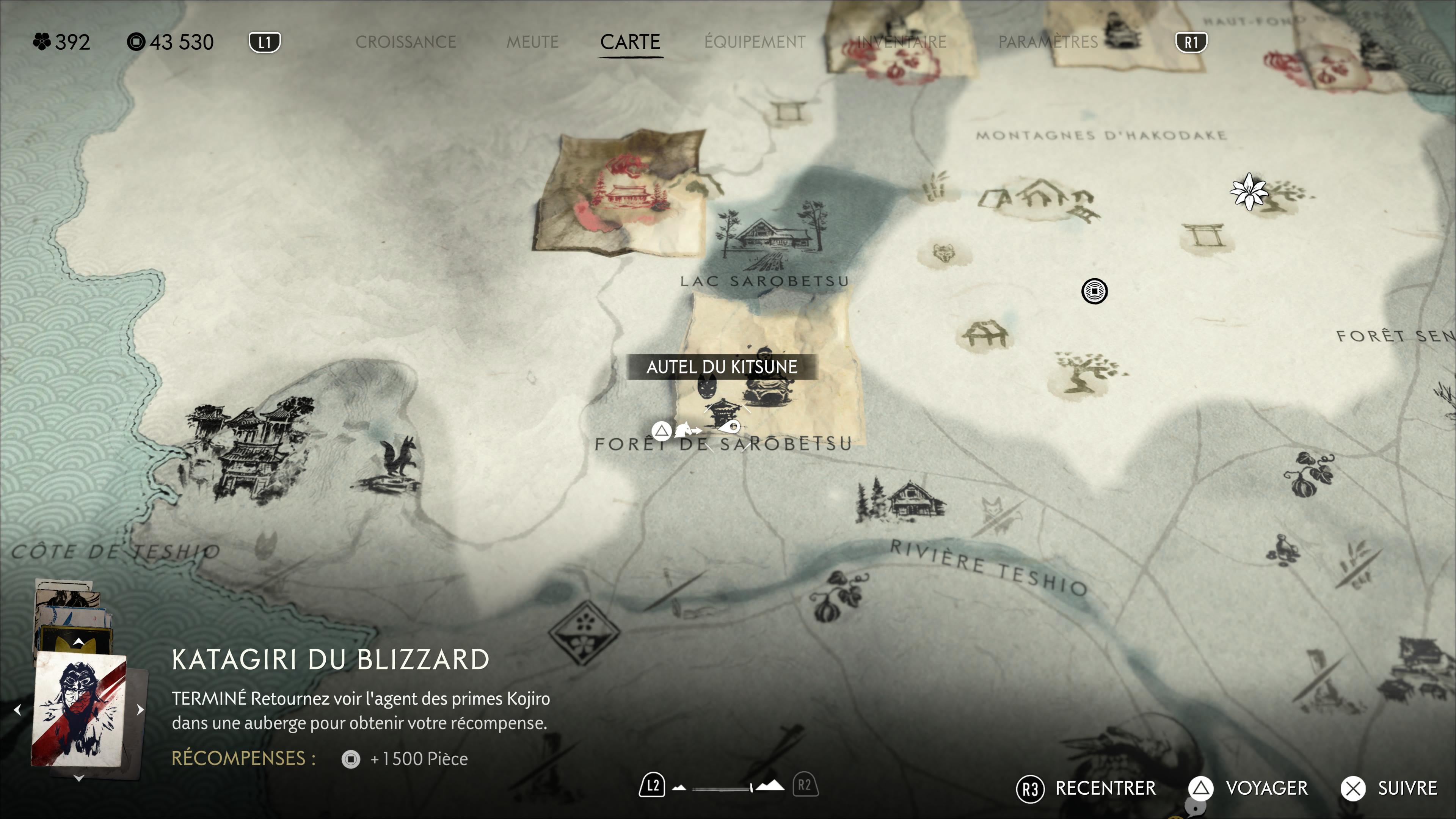Viewport: 1456px width, 819px height.
Task: Go to the previous quest card arrow
Action: 17,710
